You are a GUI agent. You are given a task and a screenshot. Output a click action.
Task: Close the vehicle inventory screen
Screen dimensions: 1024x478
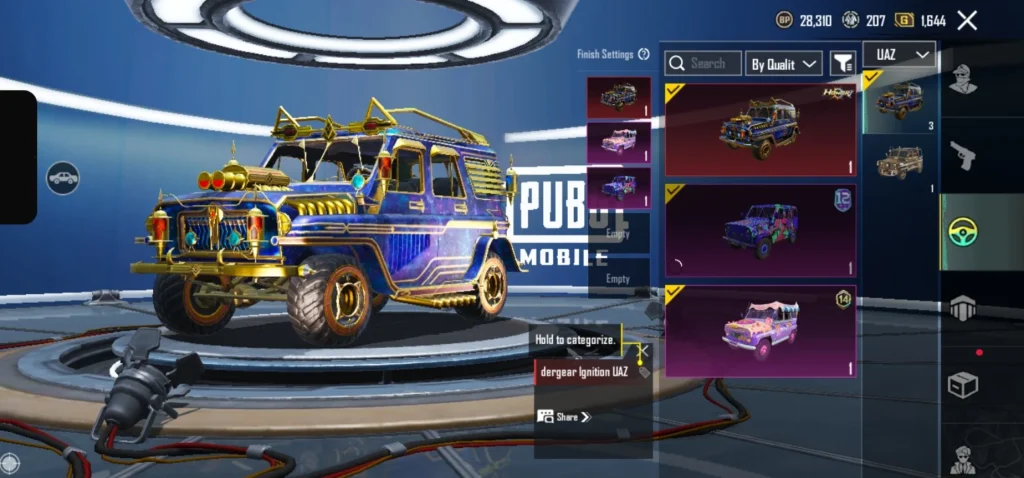tap(967, 20)
